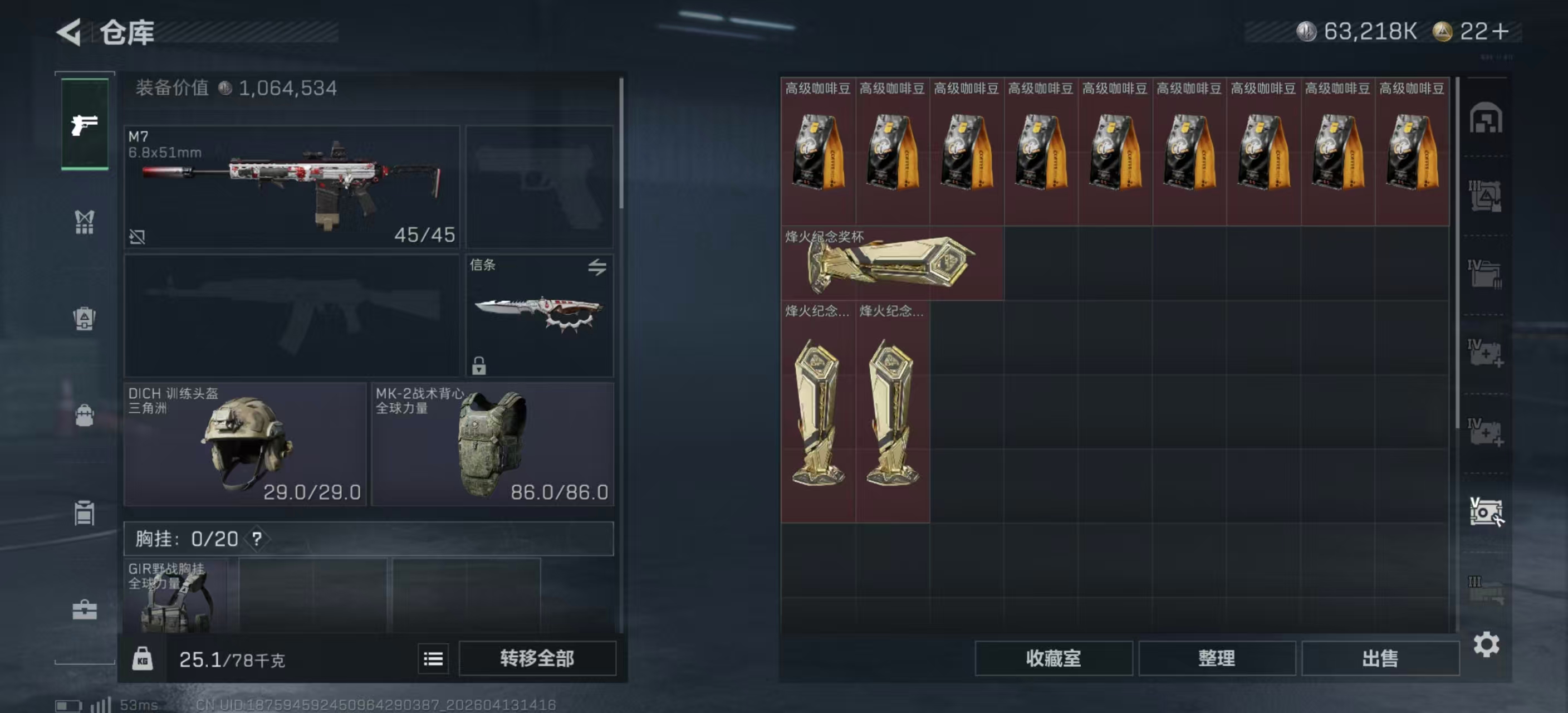The image size is (1568, 713).
Task: Click the 转移全部 button
Action: point(537,658)
